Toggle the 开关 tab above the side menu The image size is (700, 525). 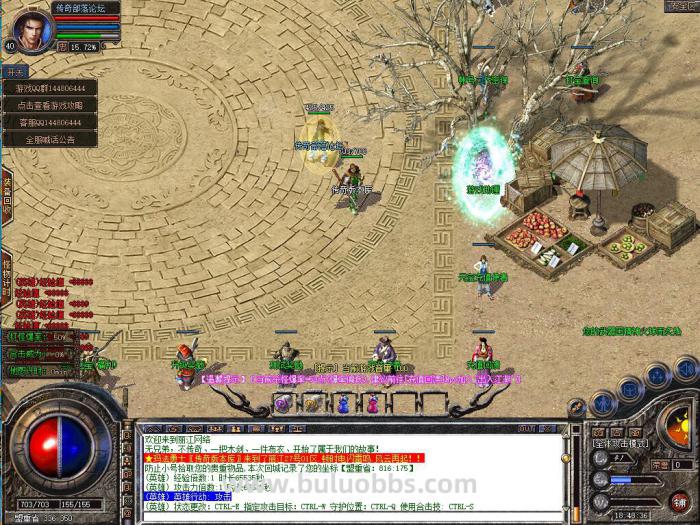(x=15, y=72)
